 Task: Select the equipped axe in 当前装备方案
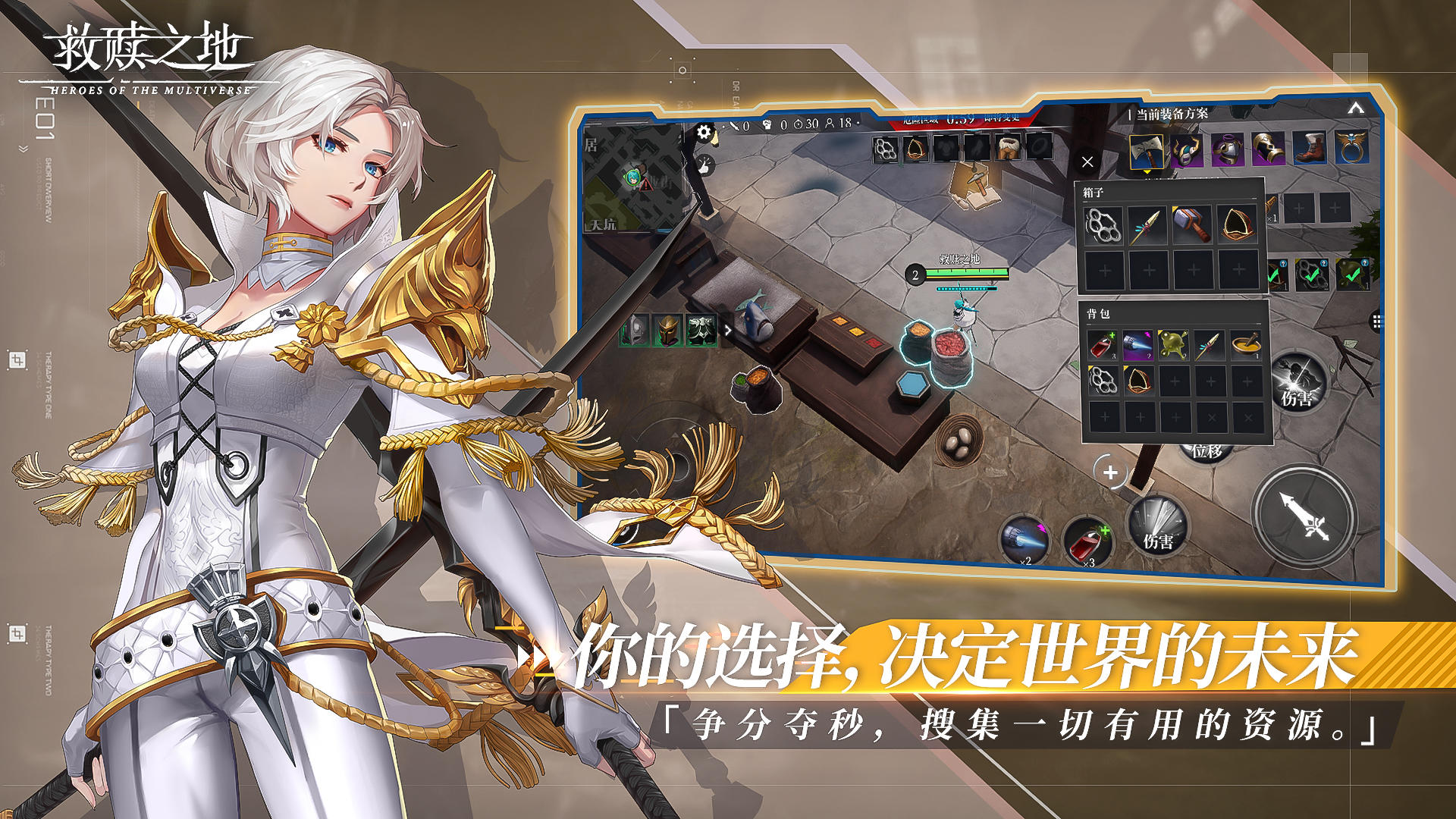click(x=1146, y=150)
